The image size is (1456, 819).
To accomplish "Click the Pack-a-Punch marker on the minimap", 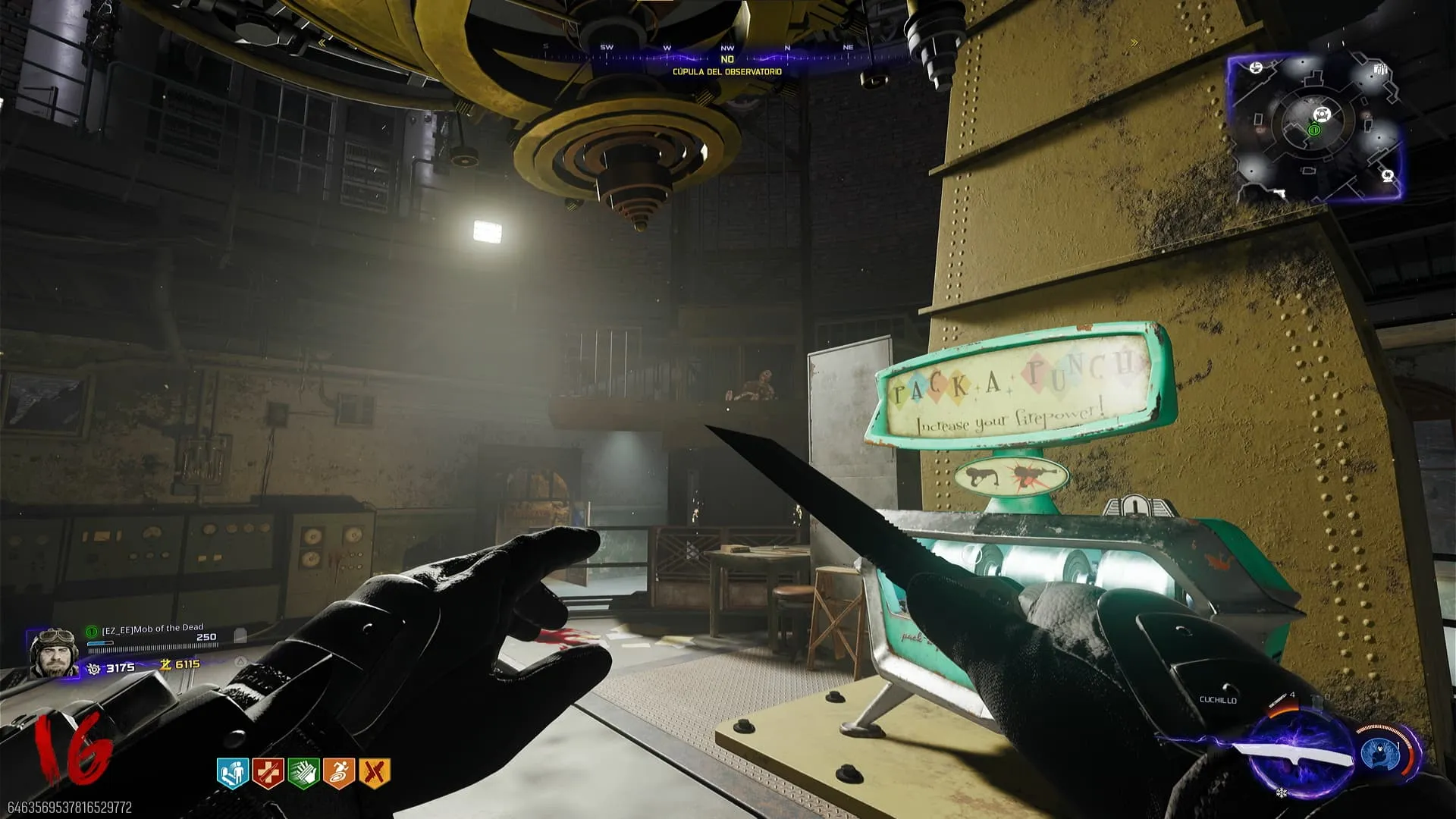I will click(1323, 115).
